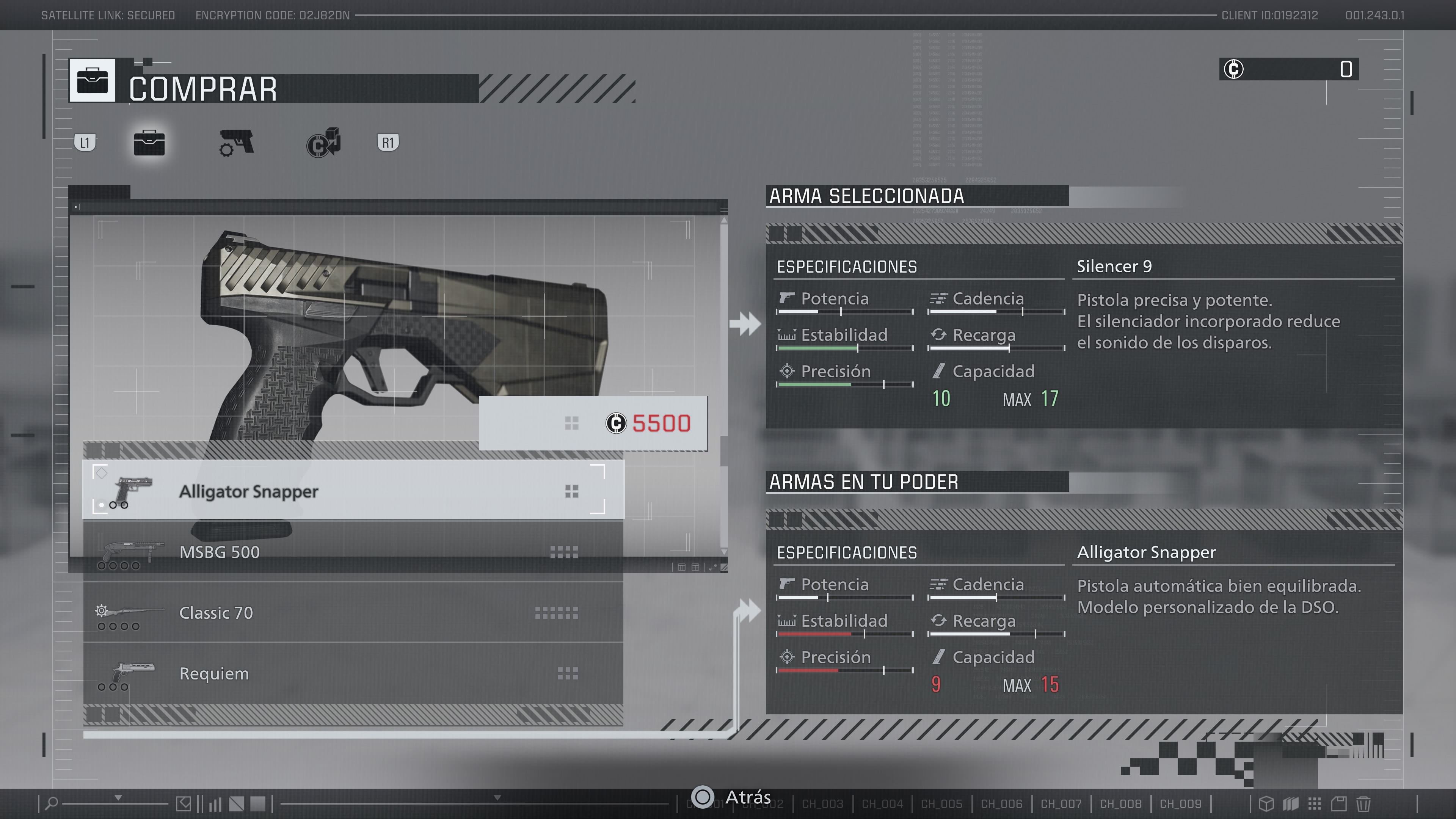
Task: Open the sell items coin tab
Action: (323, 143)
